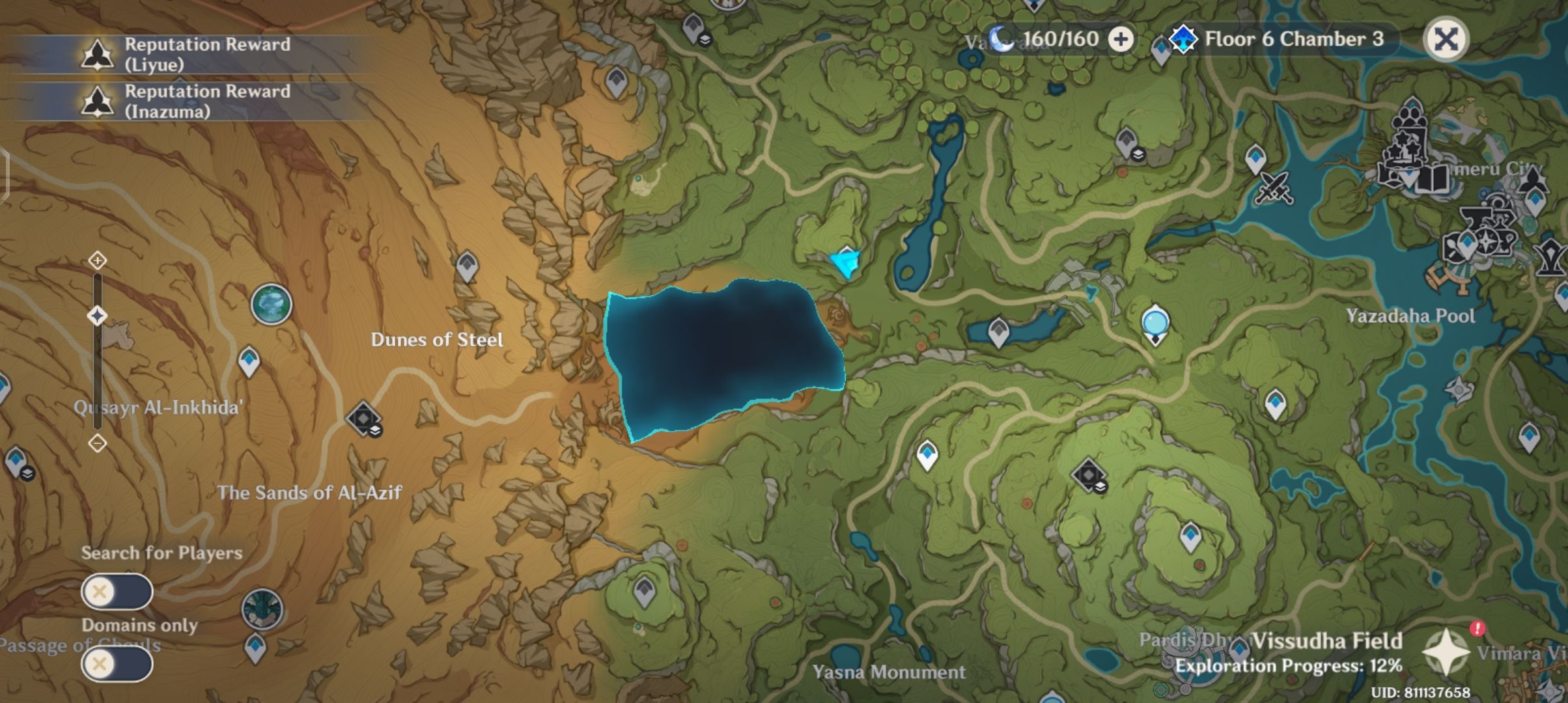Image resolution: width=1568 pixels, height=703 pixels.
Task: Select the green portal icon below The Sands of Al-Azif
Action: point(262,607)
